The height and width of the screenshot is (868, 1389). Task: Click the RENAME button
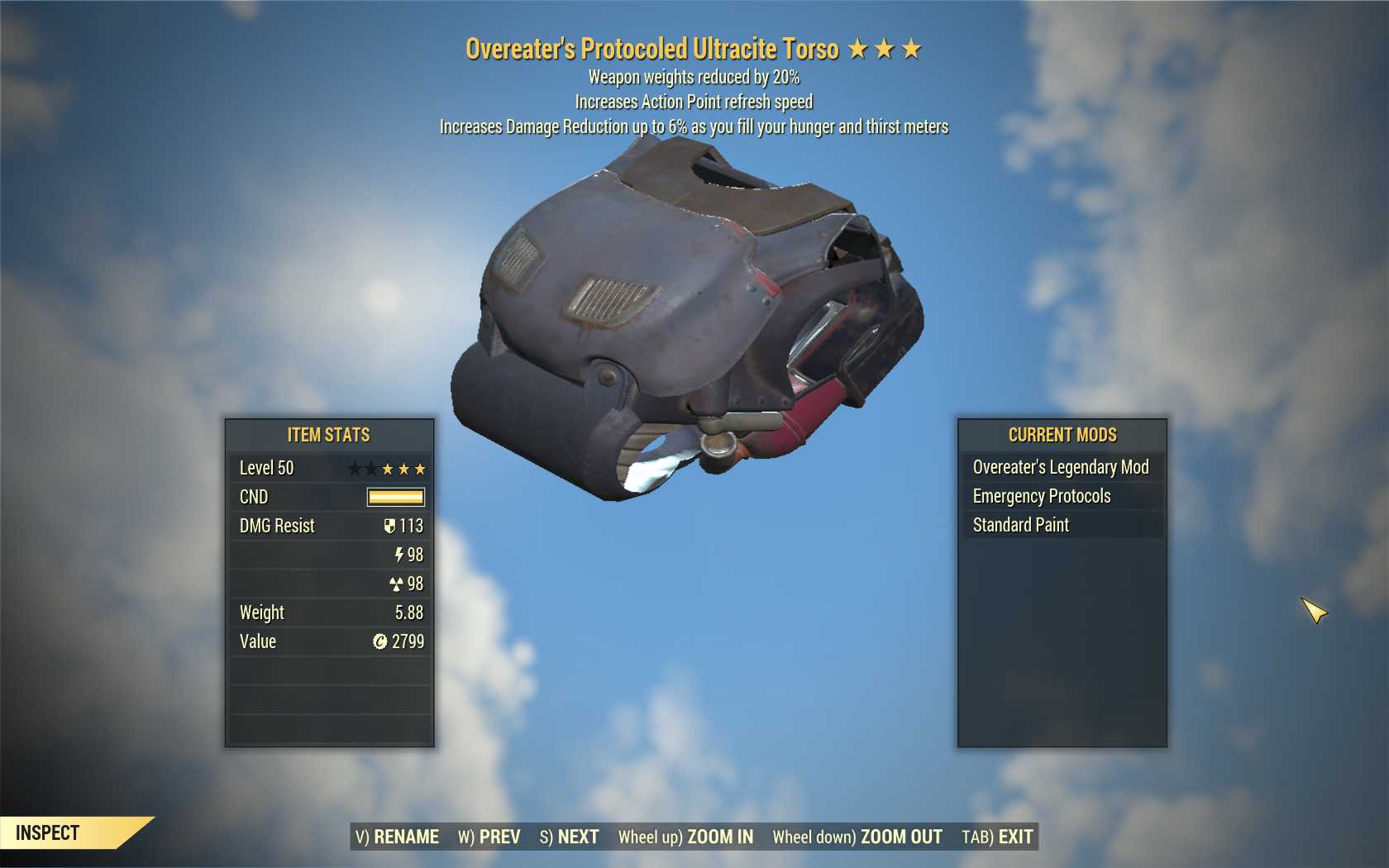point(397,837)
